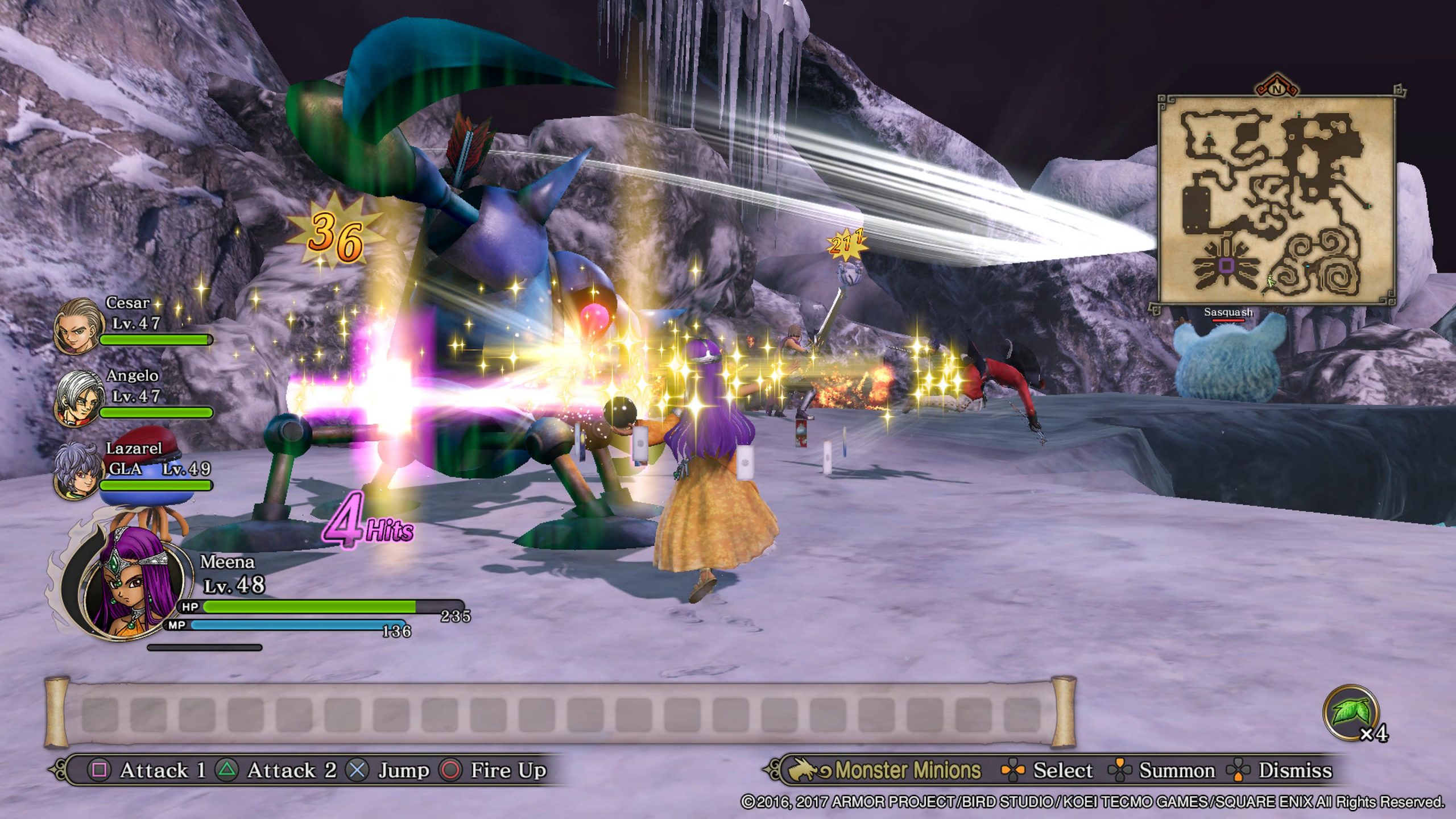The height and width of the screenshot is (819, 1456).
Task: Click the Monster Minions medal bar
Action: point(560,713)
